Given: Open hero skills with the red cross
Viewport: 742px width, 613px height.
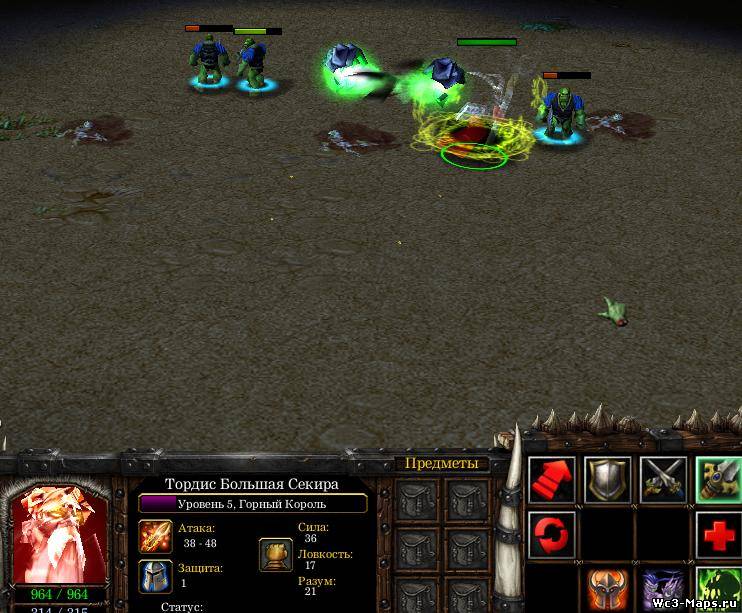Looking at the screenshot, I should [x=718, y=535].
